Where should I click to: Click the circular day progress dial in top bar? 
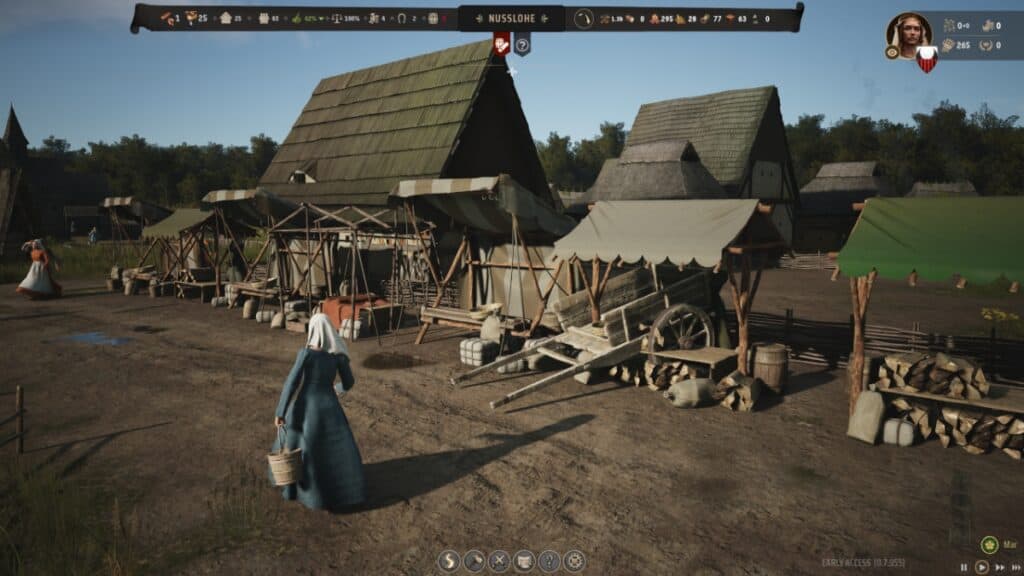(x=584, y=18)
